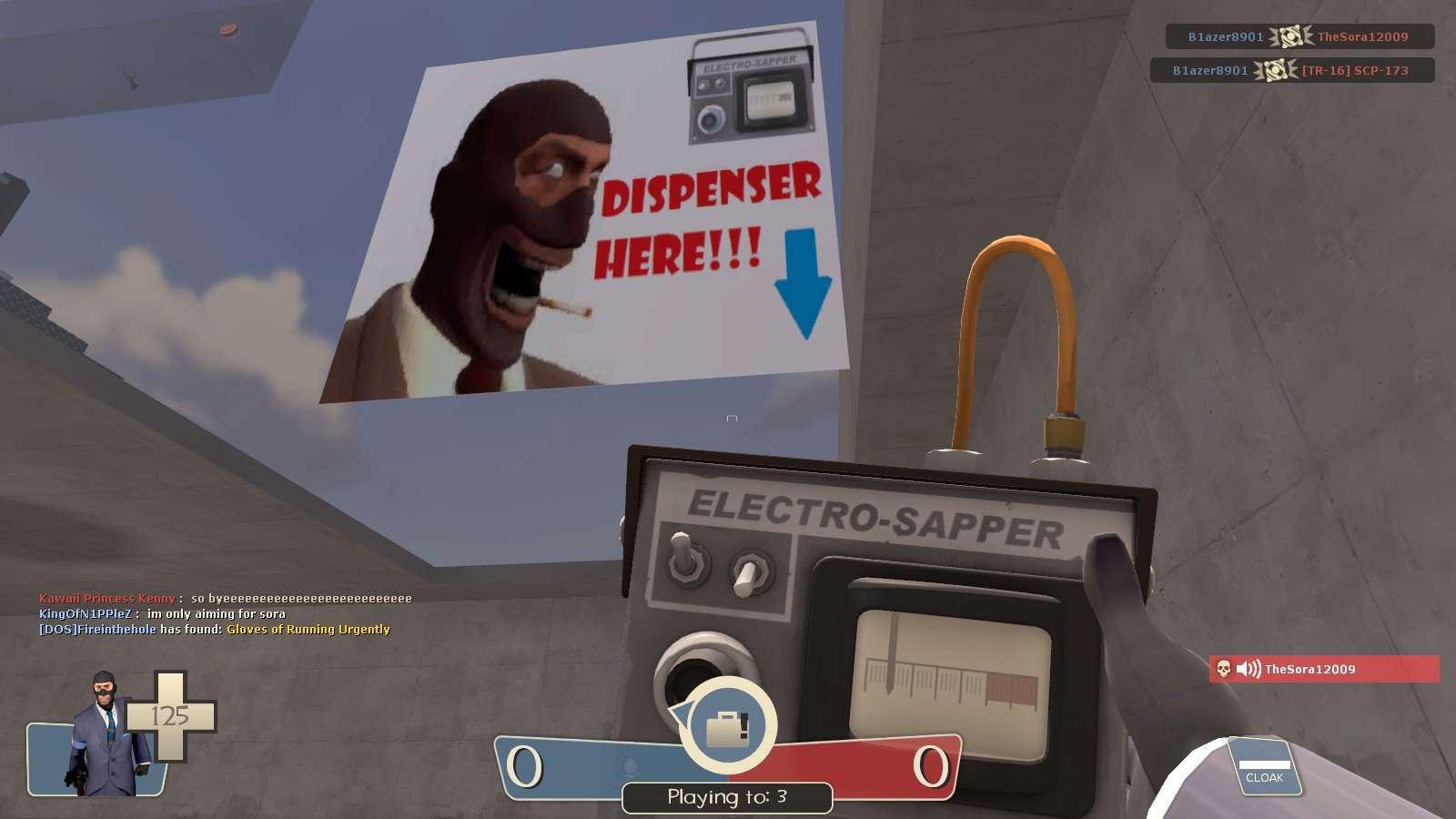This screenshot has width=1456, height=819.
Task: Click the sapper alert bubble icon
Action: click(726, 725)
